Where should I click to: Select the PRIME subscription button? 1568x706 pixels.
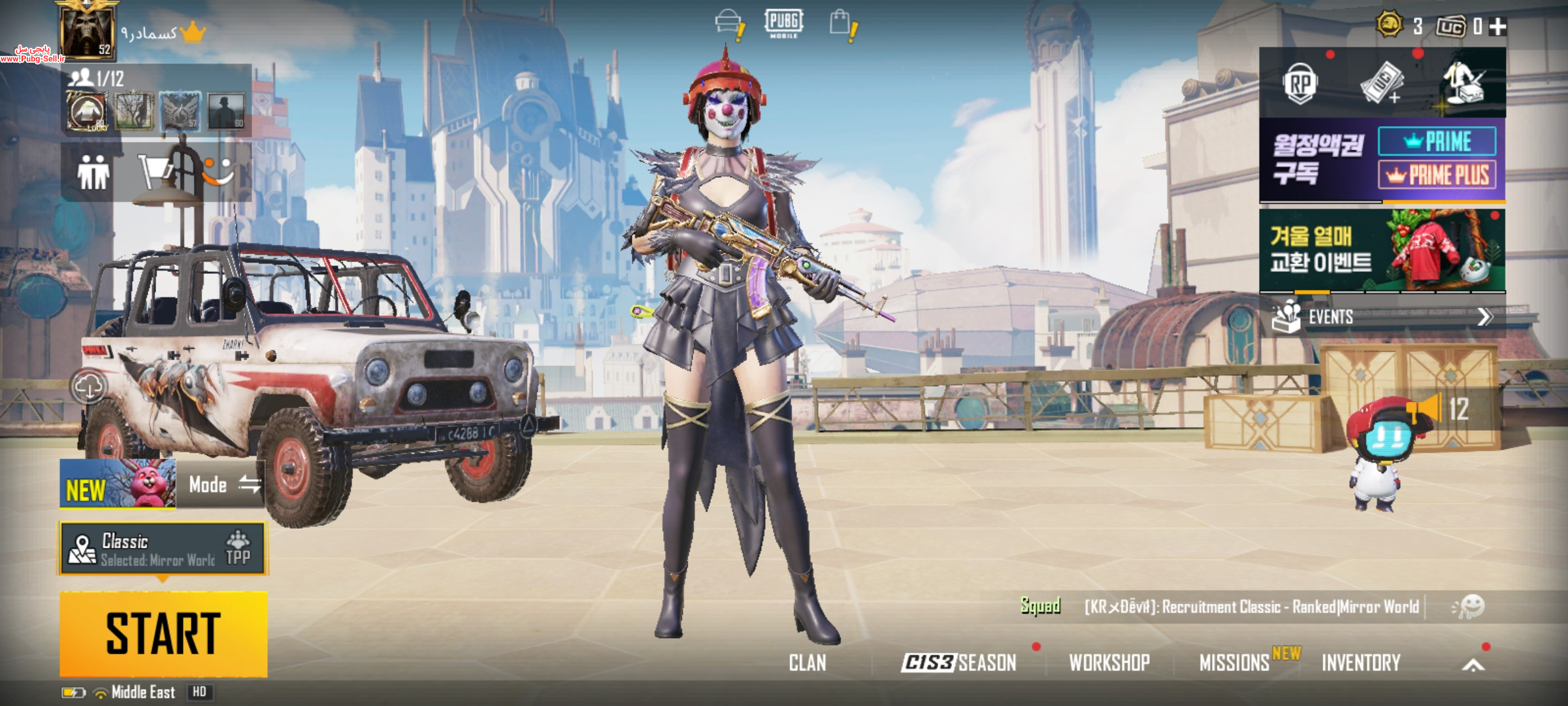point(1437,141)
